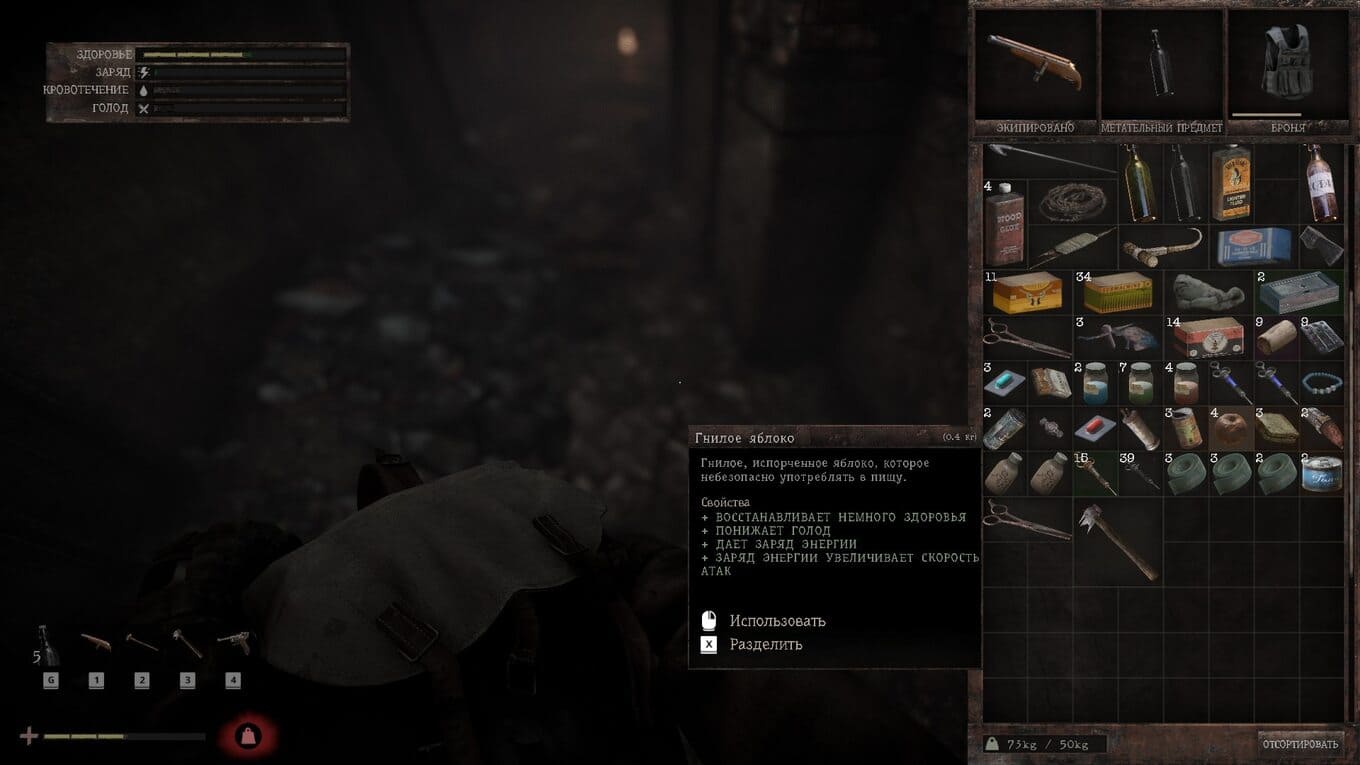Choose Использовать for the rotten apple
This screenshot has width=1360, height=765.
pyautogui.click(x=777, y=621)
